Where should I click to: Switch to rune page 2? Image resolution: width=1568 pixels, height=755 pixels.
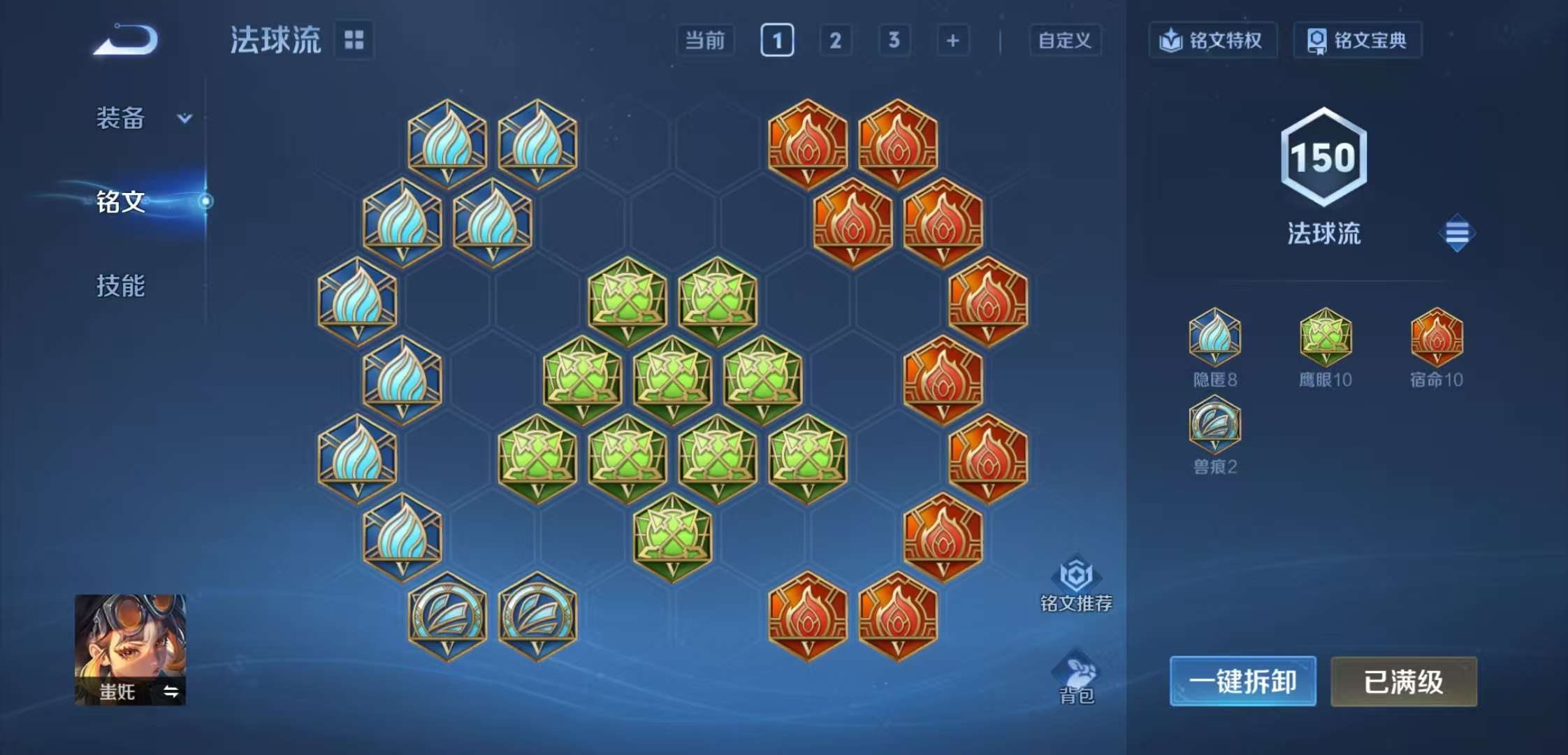[836, 41]
